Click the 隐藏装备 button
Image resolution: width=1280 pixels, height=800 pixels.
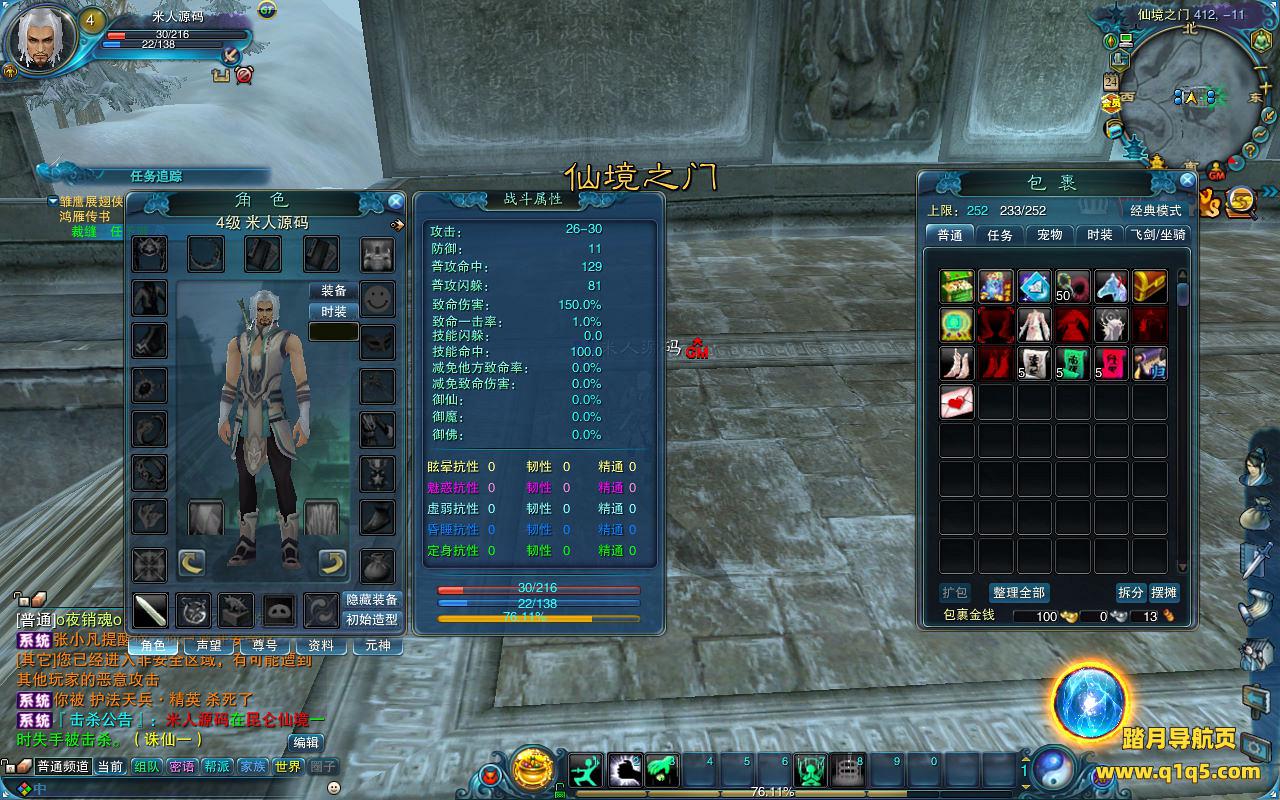coord(372,600)
